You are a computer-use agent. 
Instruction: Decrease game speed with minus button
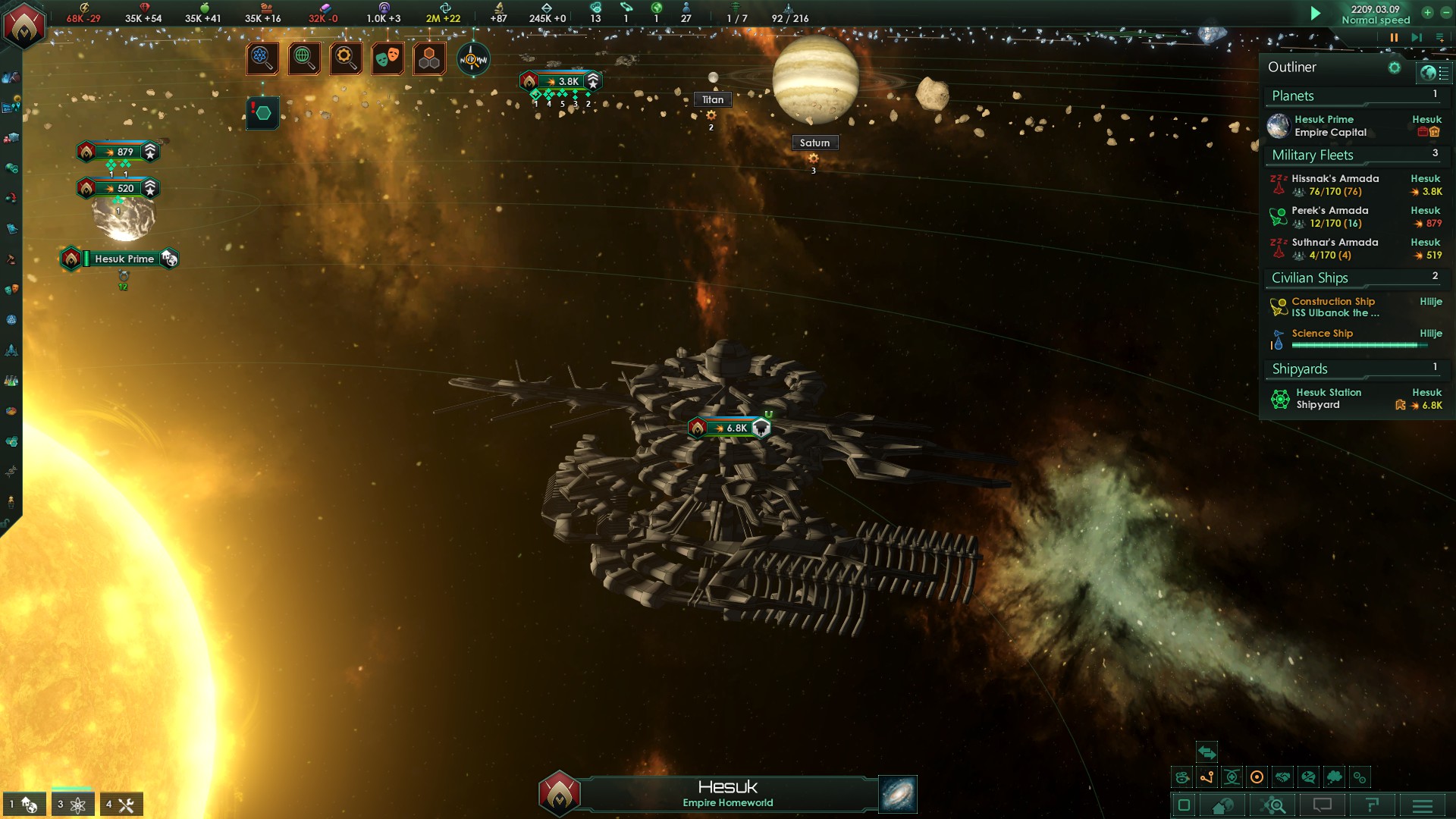click(x=1445, y=12)
